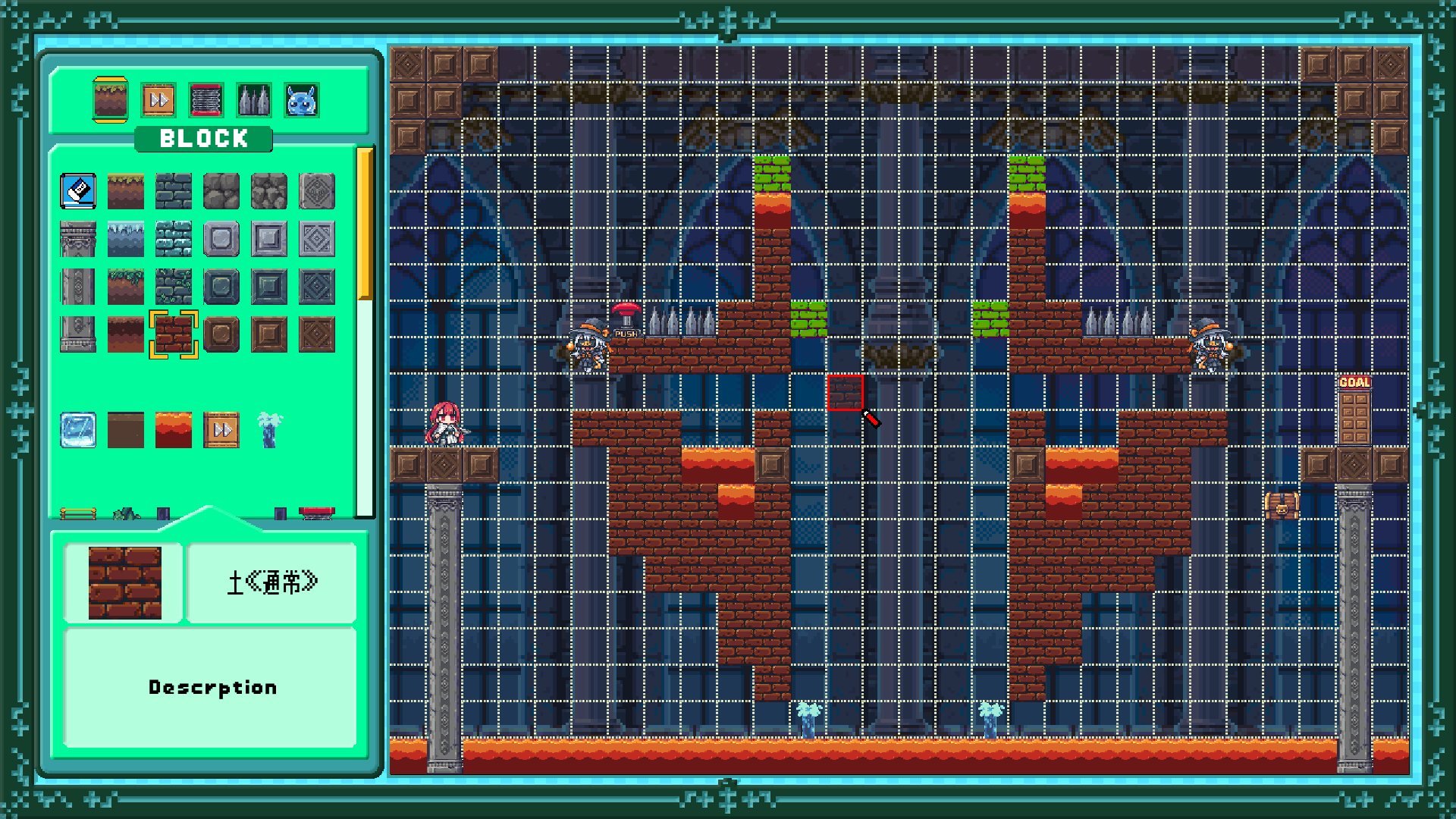The height and width of the screenshot is (819, 1456).
Task: Select the ice cube block
Action: pos(78,430)
